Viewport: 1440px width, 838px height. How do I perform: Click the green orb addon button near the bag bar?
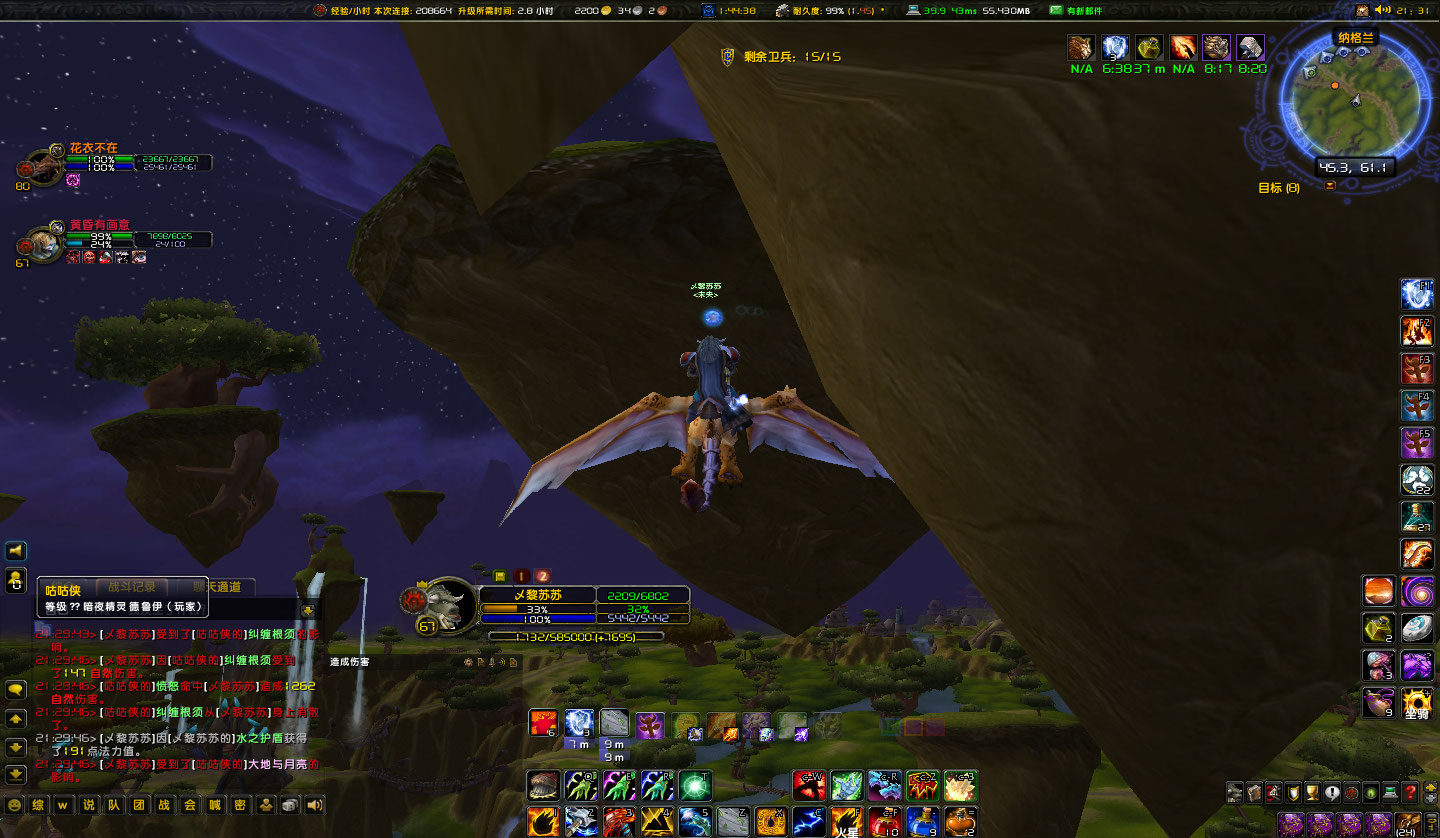[x=1370, y=793]
